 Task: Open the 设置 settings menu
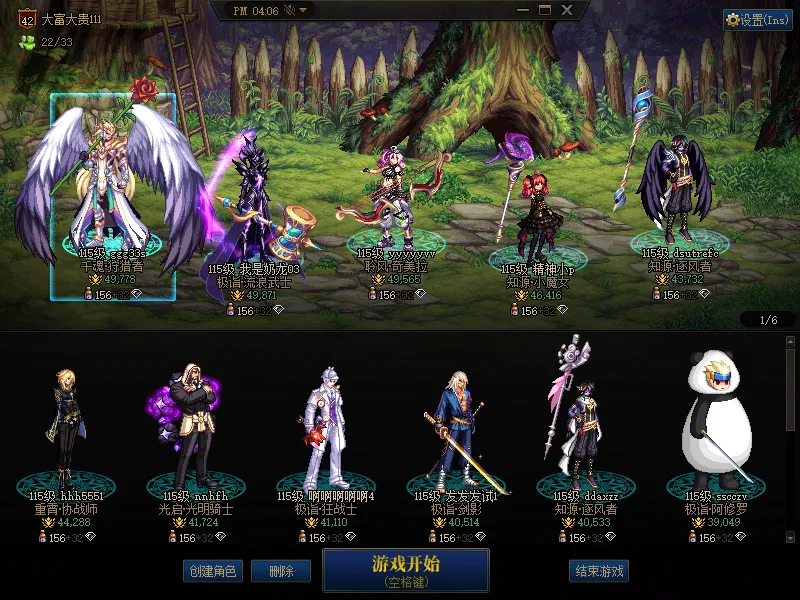[757, 20]
